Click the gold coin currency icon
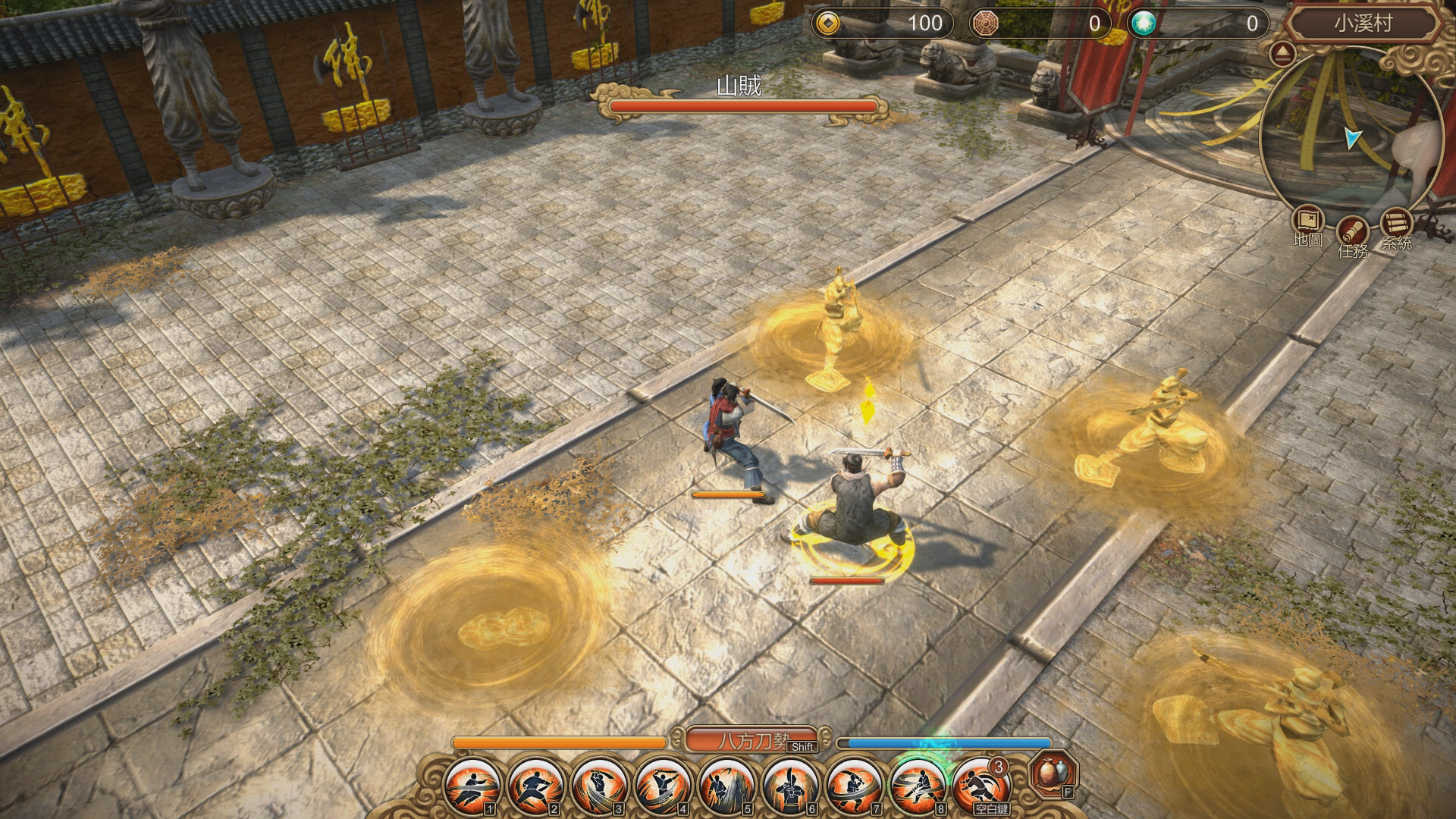 click(828, 24)
